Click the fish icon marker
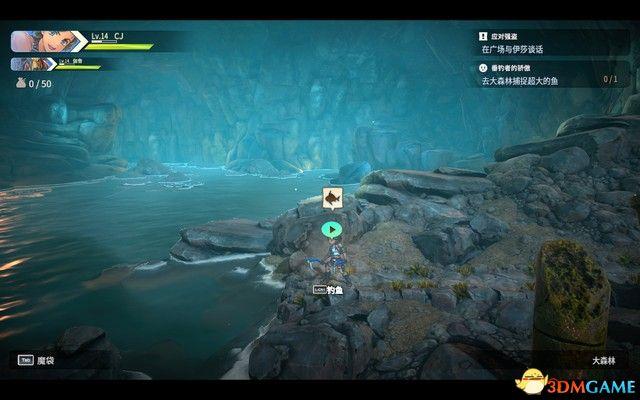640x400 pixels. pos(332,199)
